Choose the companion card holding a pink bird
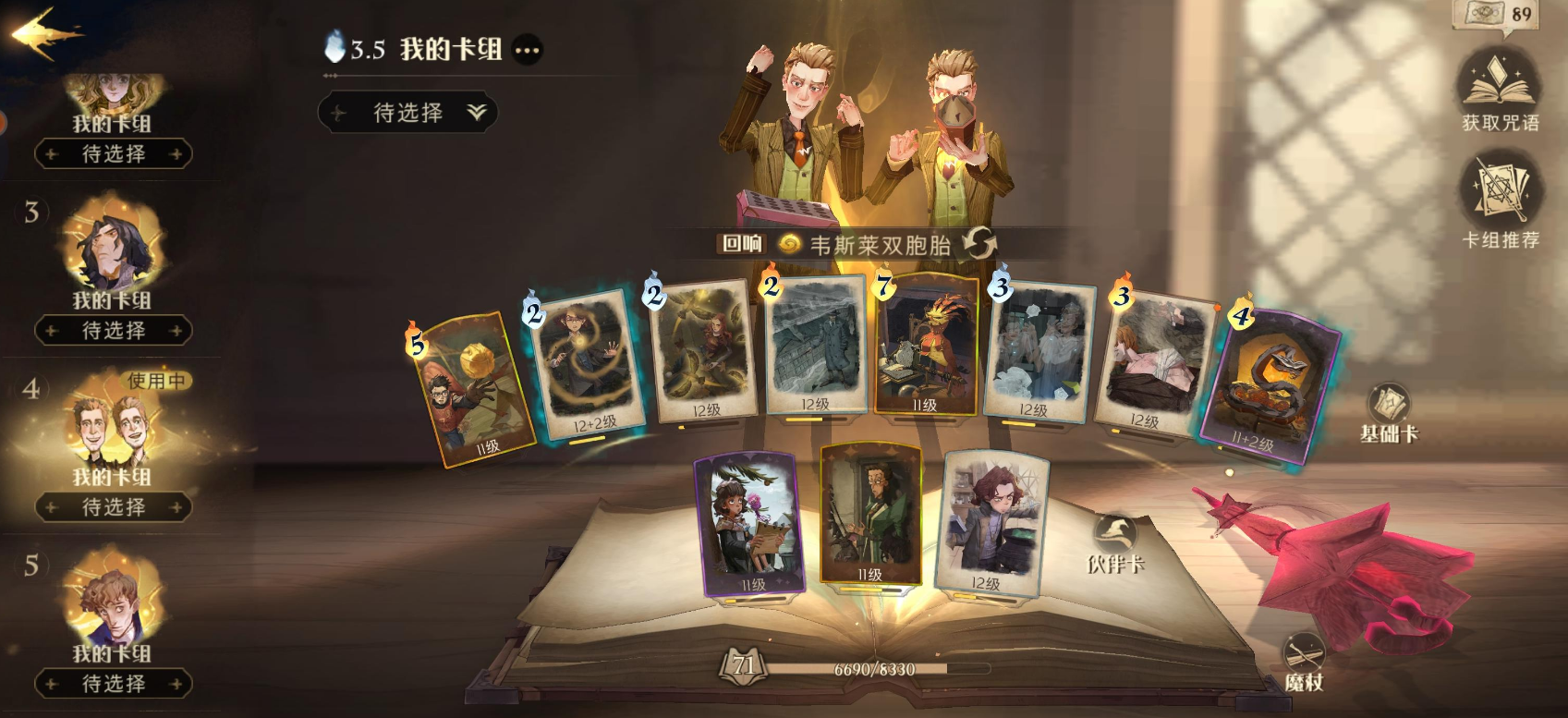The image size is (1568, 718). (x=749, y=524)
